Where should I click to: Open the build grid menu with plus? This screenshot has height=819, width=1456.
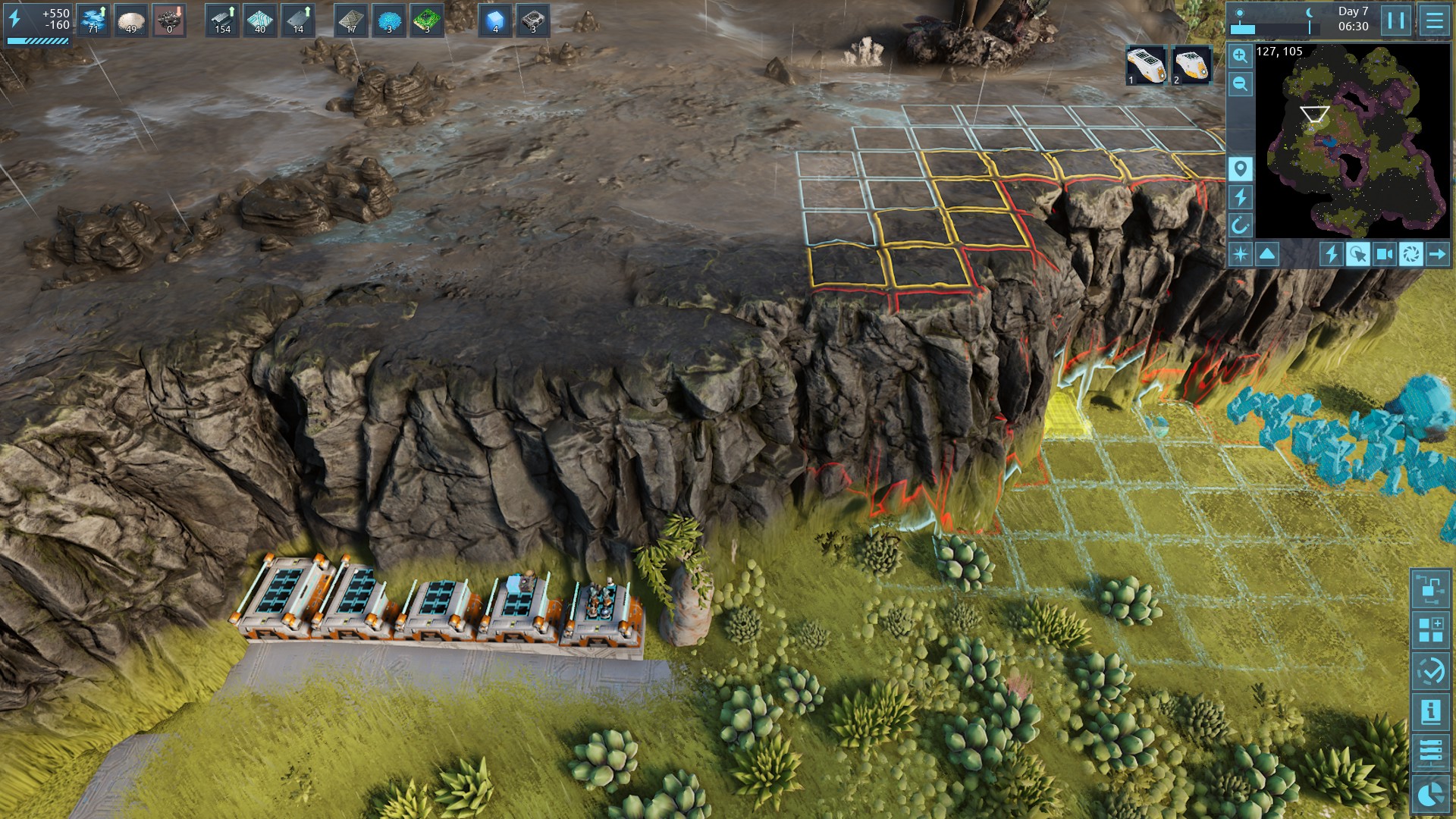pos(1430,629)
